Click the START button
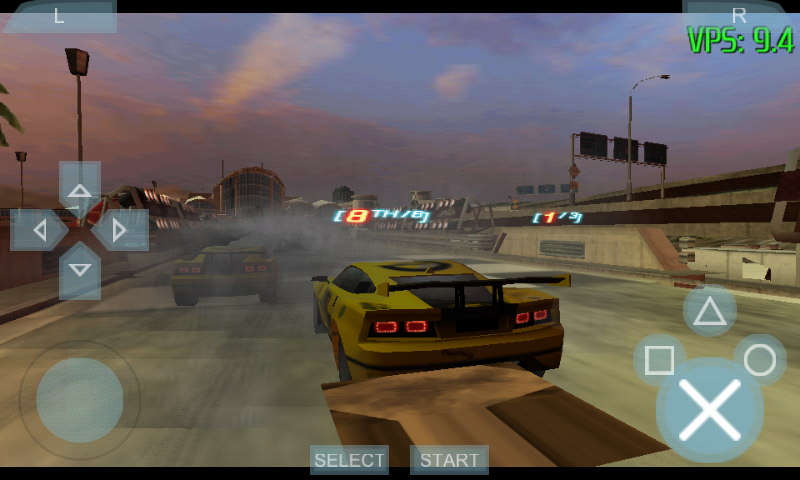 tap(449, 460)
